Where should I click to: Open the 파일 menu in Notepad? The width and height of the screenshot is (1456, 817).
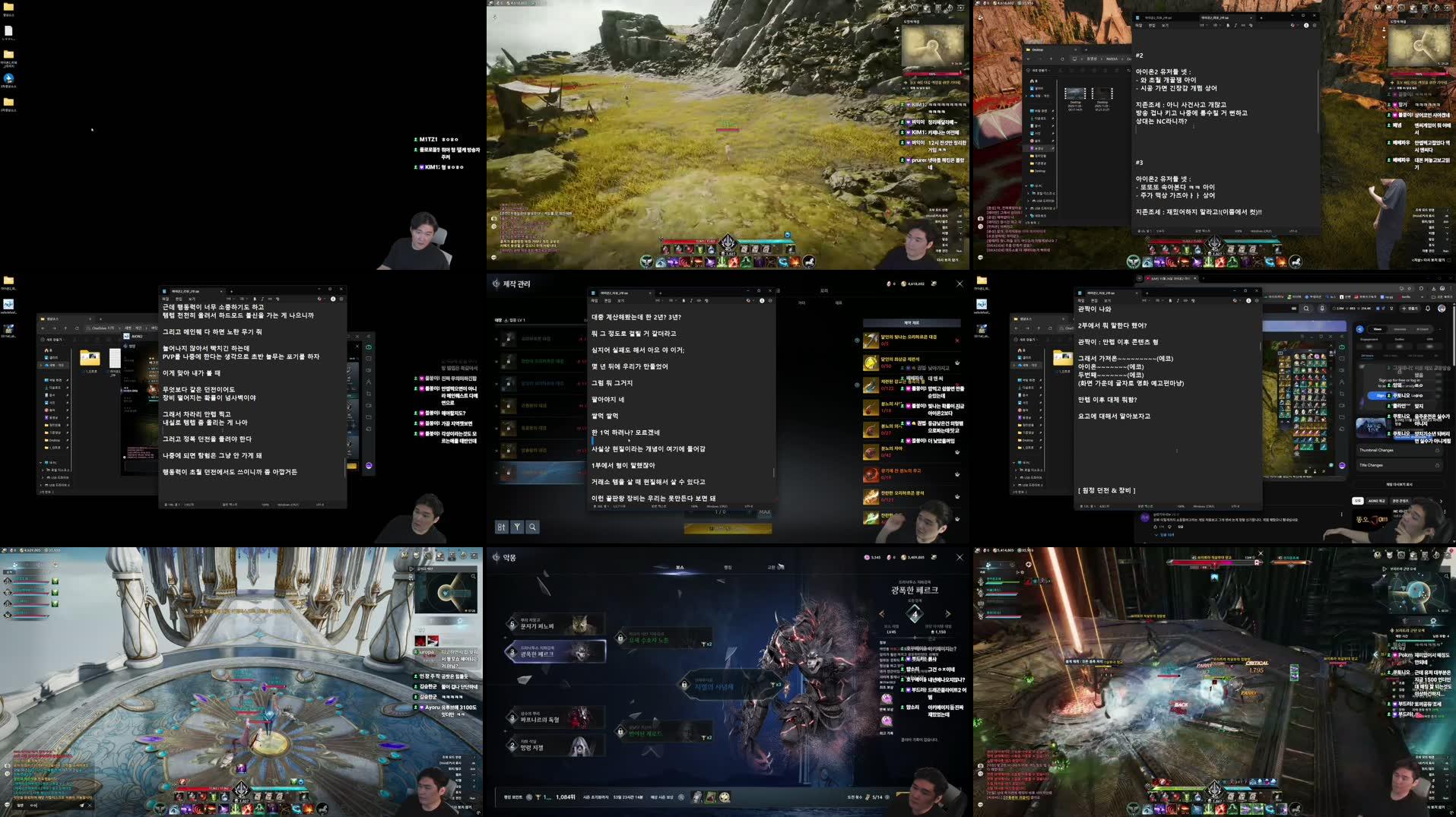pyautogui.click(x=596, y=300)
